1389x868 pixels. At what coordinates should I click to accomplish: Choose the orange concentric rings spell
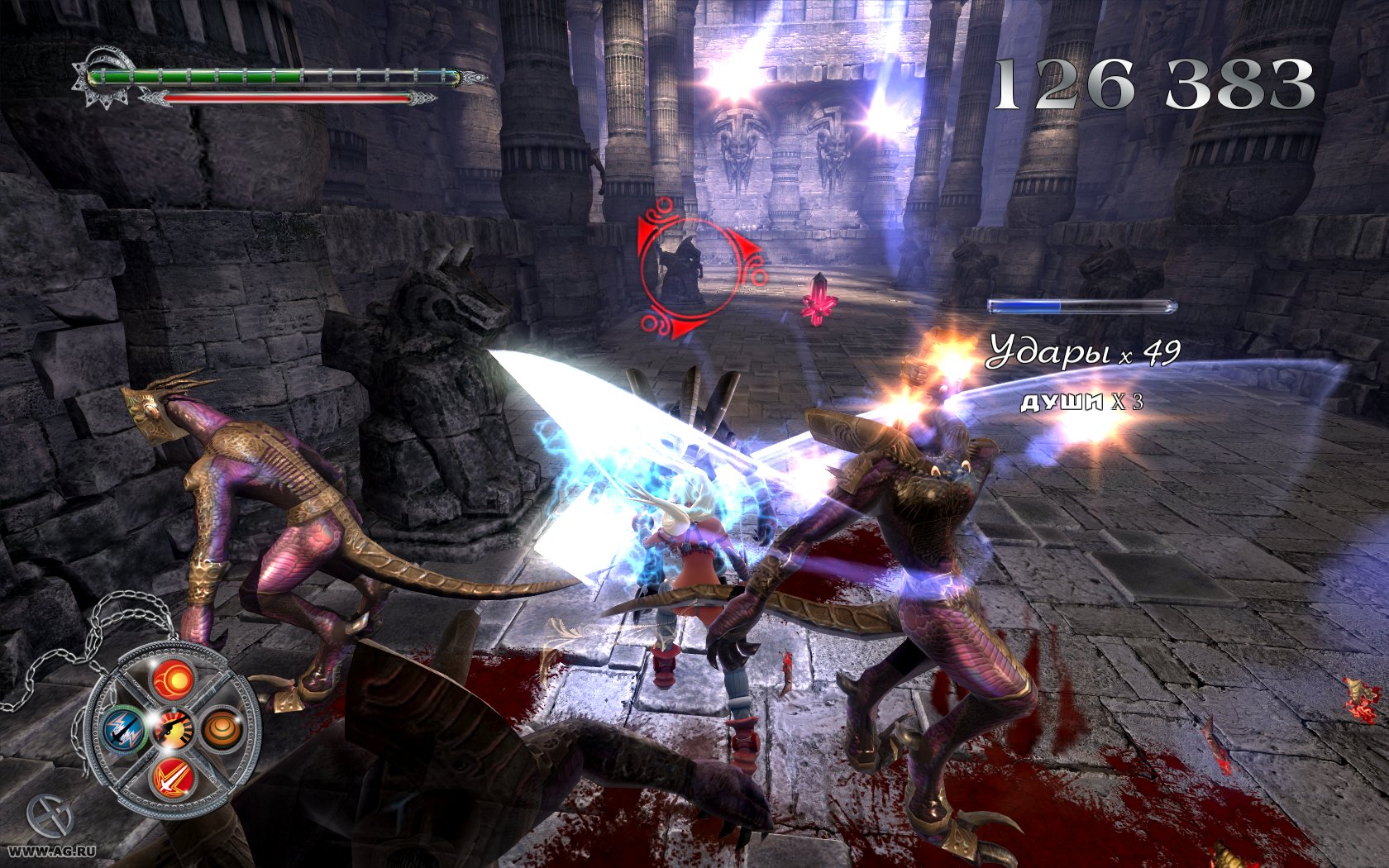[x=222, y=729]
